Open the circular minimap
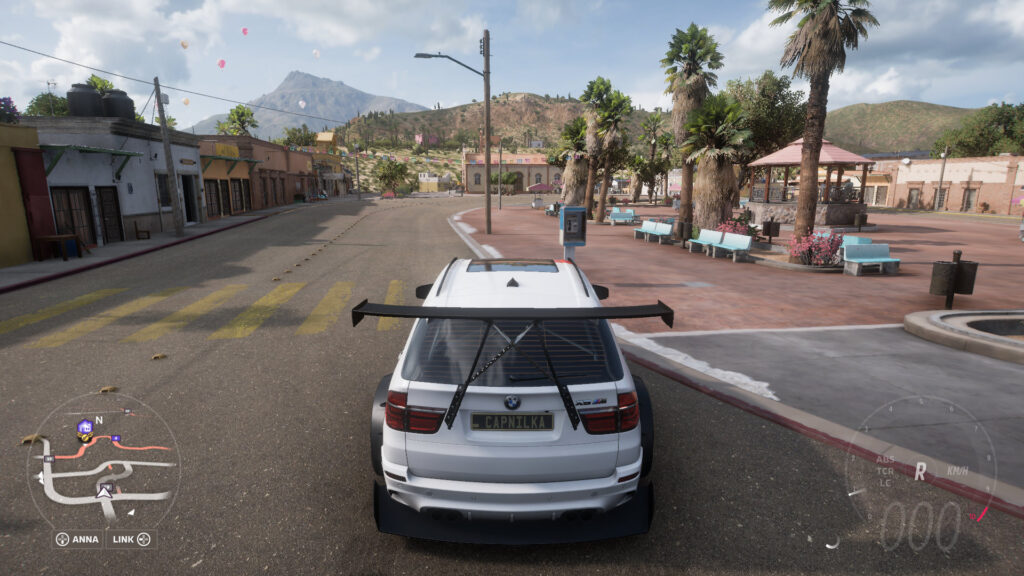The image size is (1024, 576). pyautogui.click(x=103, y=463)
